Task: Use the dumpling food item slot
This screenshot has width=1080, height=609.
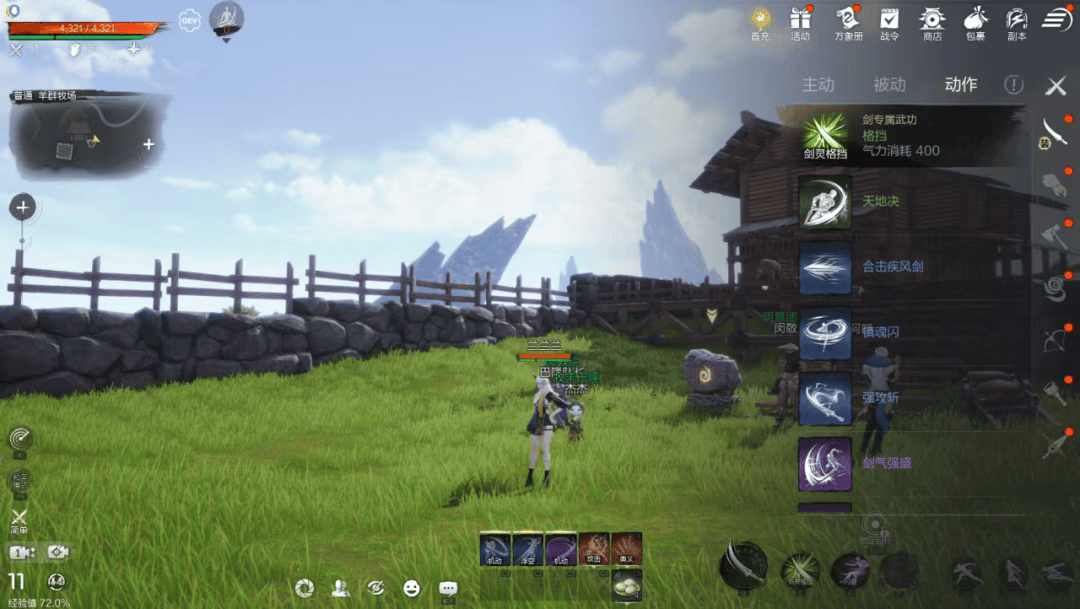Action: tap(627, 585)
